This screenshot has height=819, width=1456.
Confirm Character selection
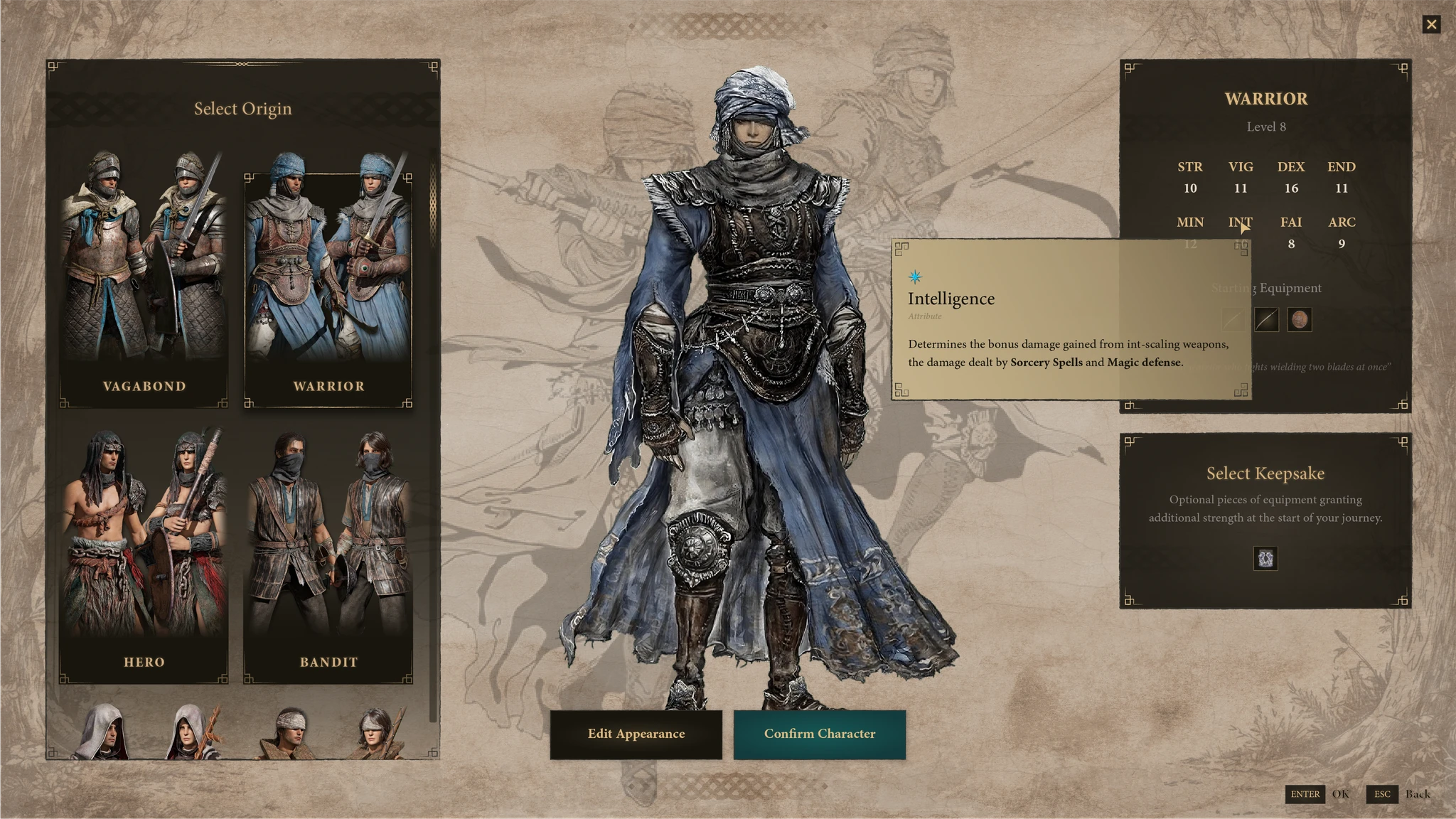819,734
